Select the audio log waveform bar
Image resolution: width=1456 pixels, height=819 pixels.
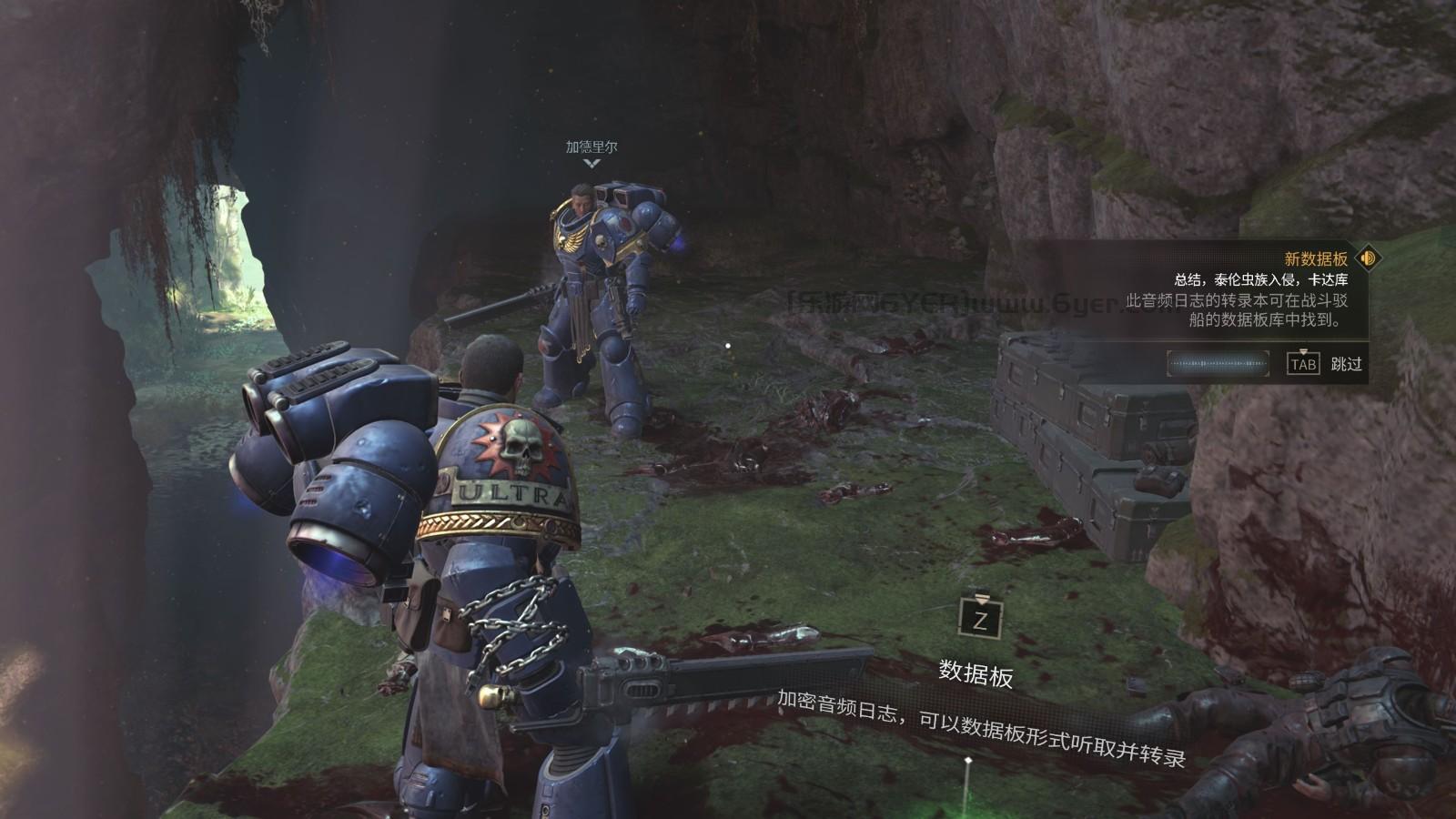pos(1218,364)
